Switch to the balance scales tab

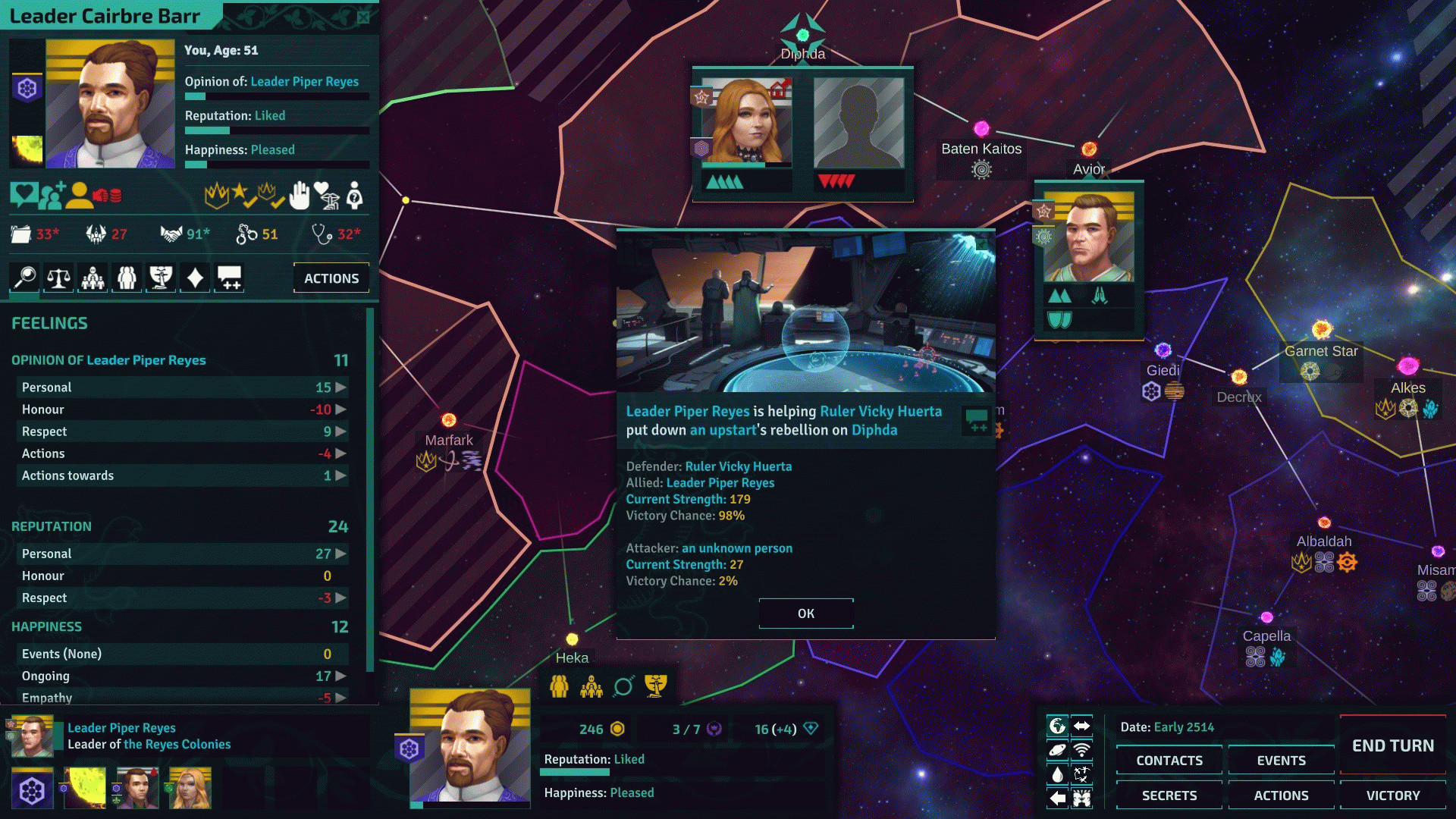tap(59, 278)
